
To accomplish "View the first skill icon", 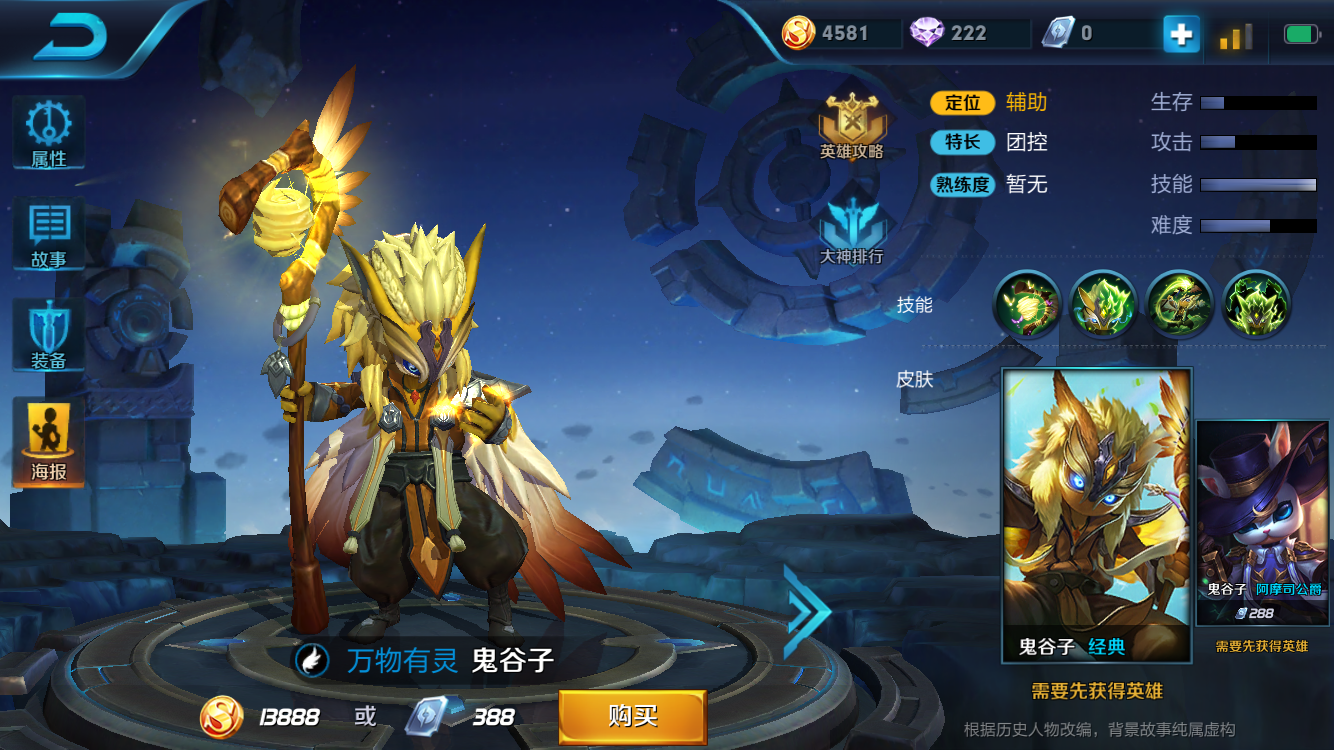I will 1027,303.
